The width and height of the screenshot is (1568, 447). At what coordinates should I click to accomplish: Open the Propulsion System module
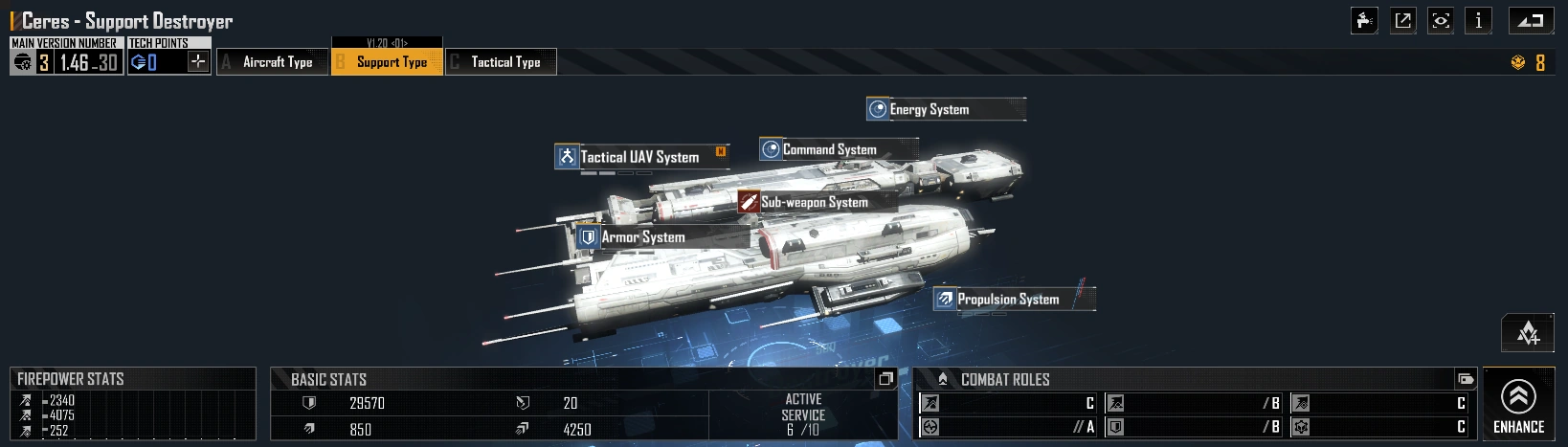[1008, 300]
